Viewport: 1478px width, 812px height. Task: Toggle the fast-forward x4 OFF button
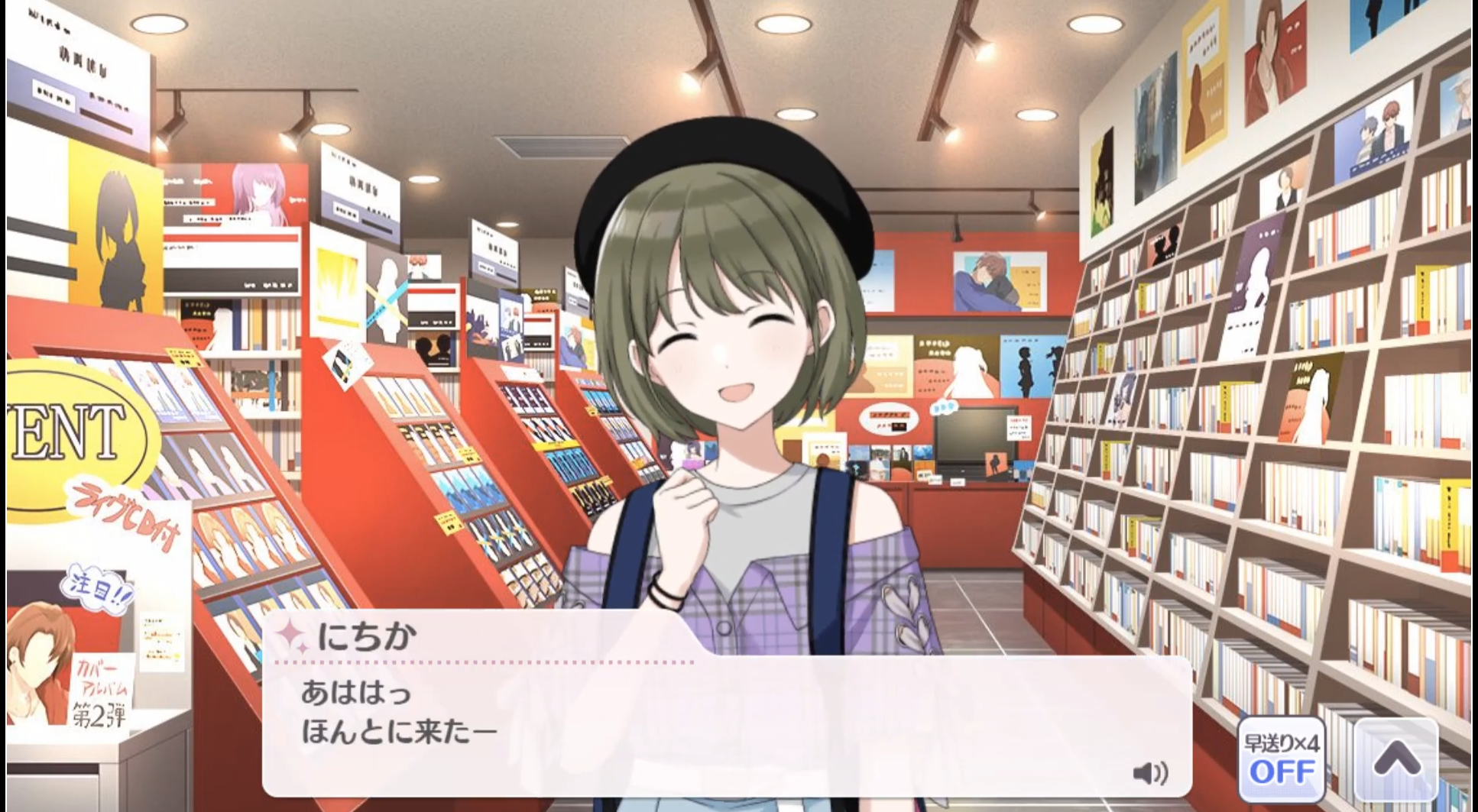[1281, 759]
